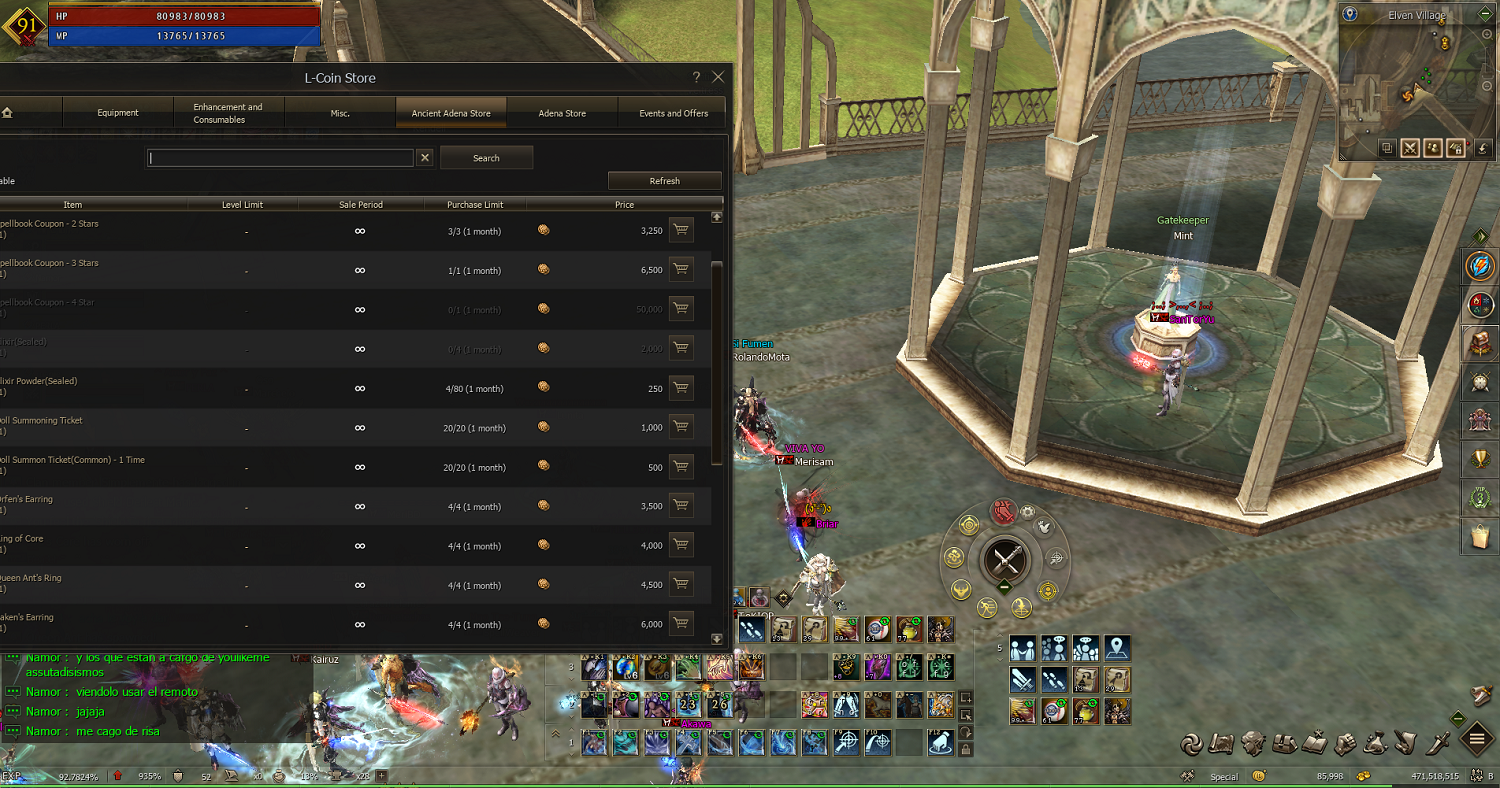Purchase the Queen Ant's Ring

681,586
